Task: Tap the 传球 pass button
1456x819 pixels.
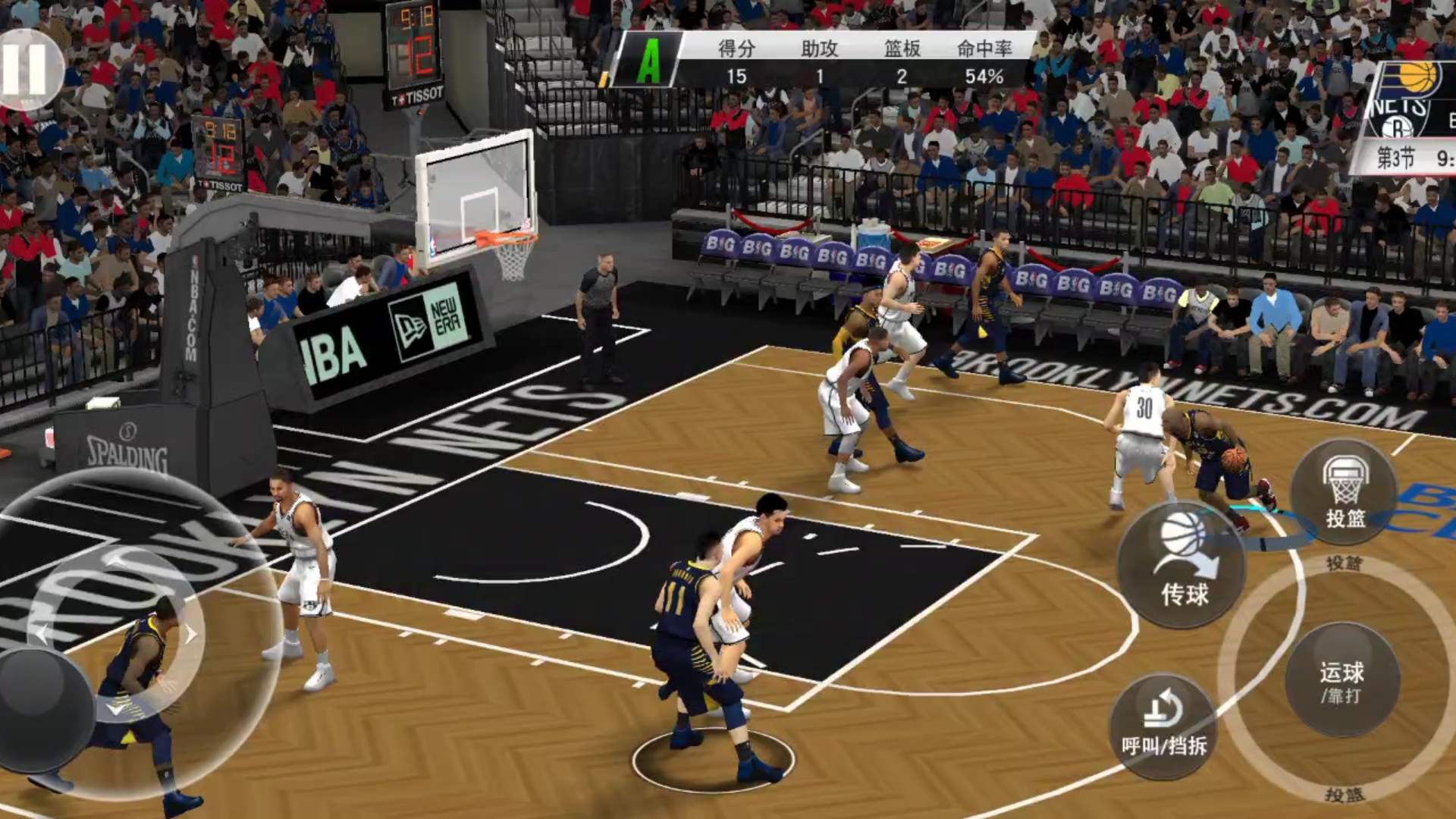Action: point(1181,565)
